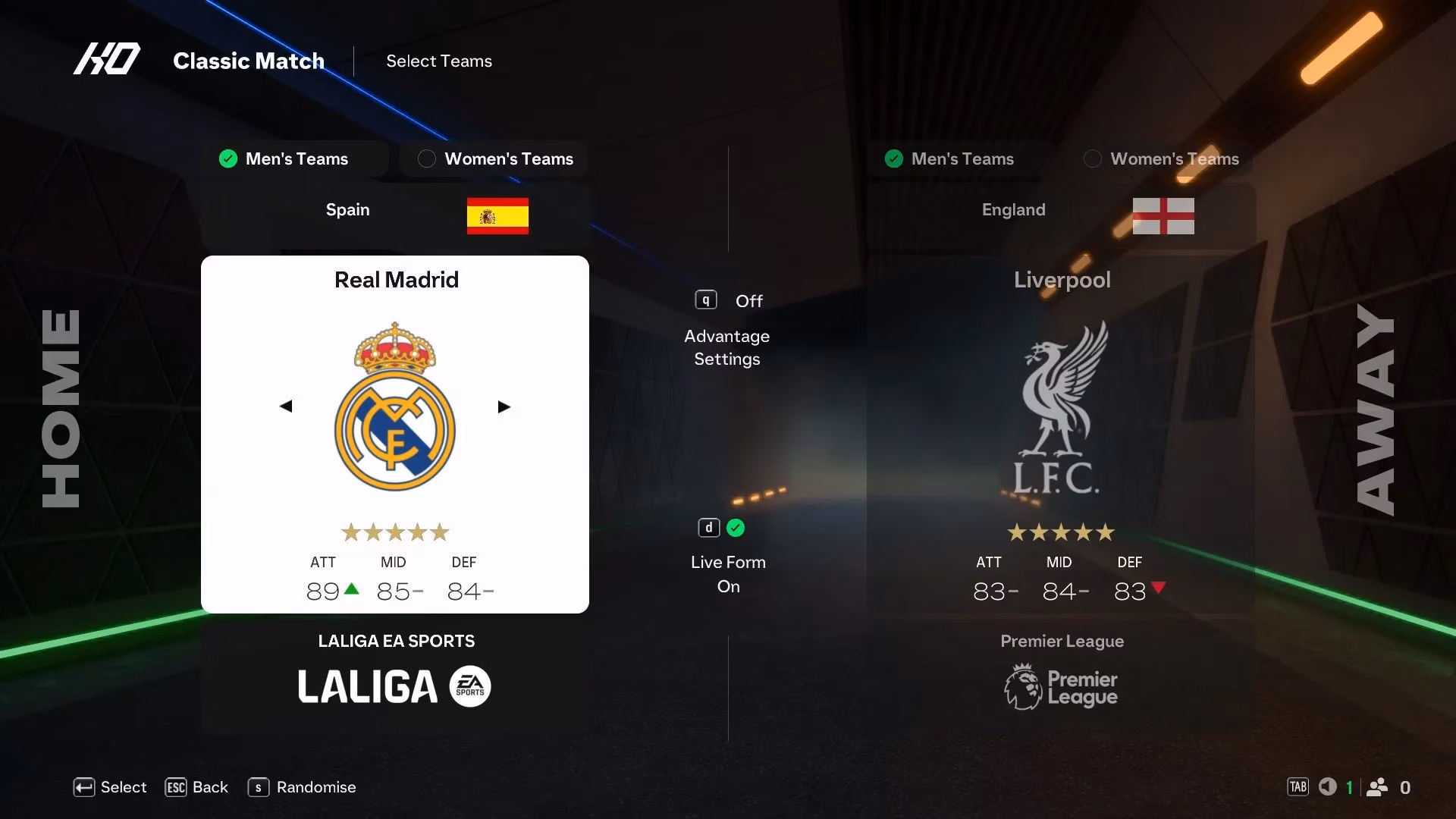Screen dimensions: 1456x819
Task: Click the speaker icon near the TAB indicator
Action: 1328,787
